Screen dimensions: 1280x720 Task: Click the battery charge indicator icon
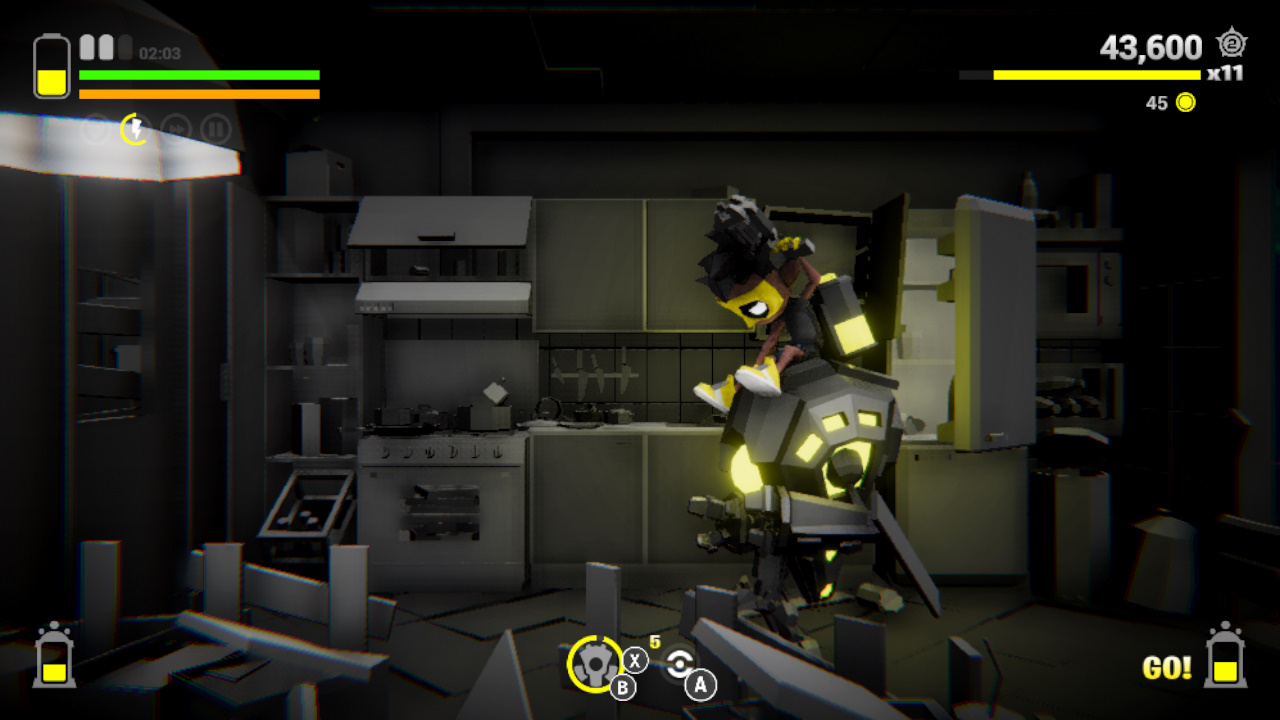(50, 64)
